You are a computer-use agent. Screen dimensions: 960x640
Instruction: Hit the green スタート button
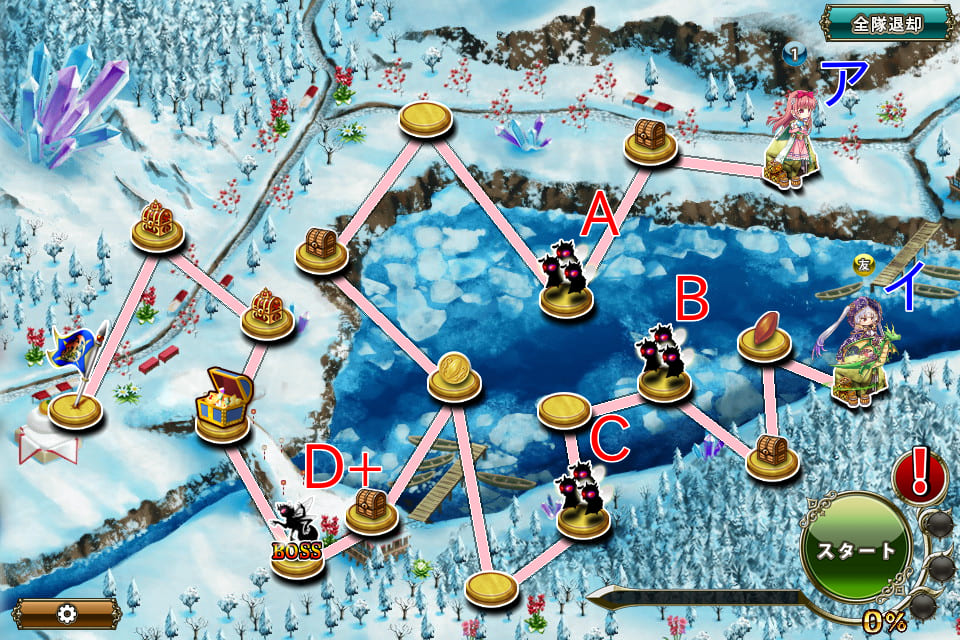pos(858,551)
